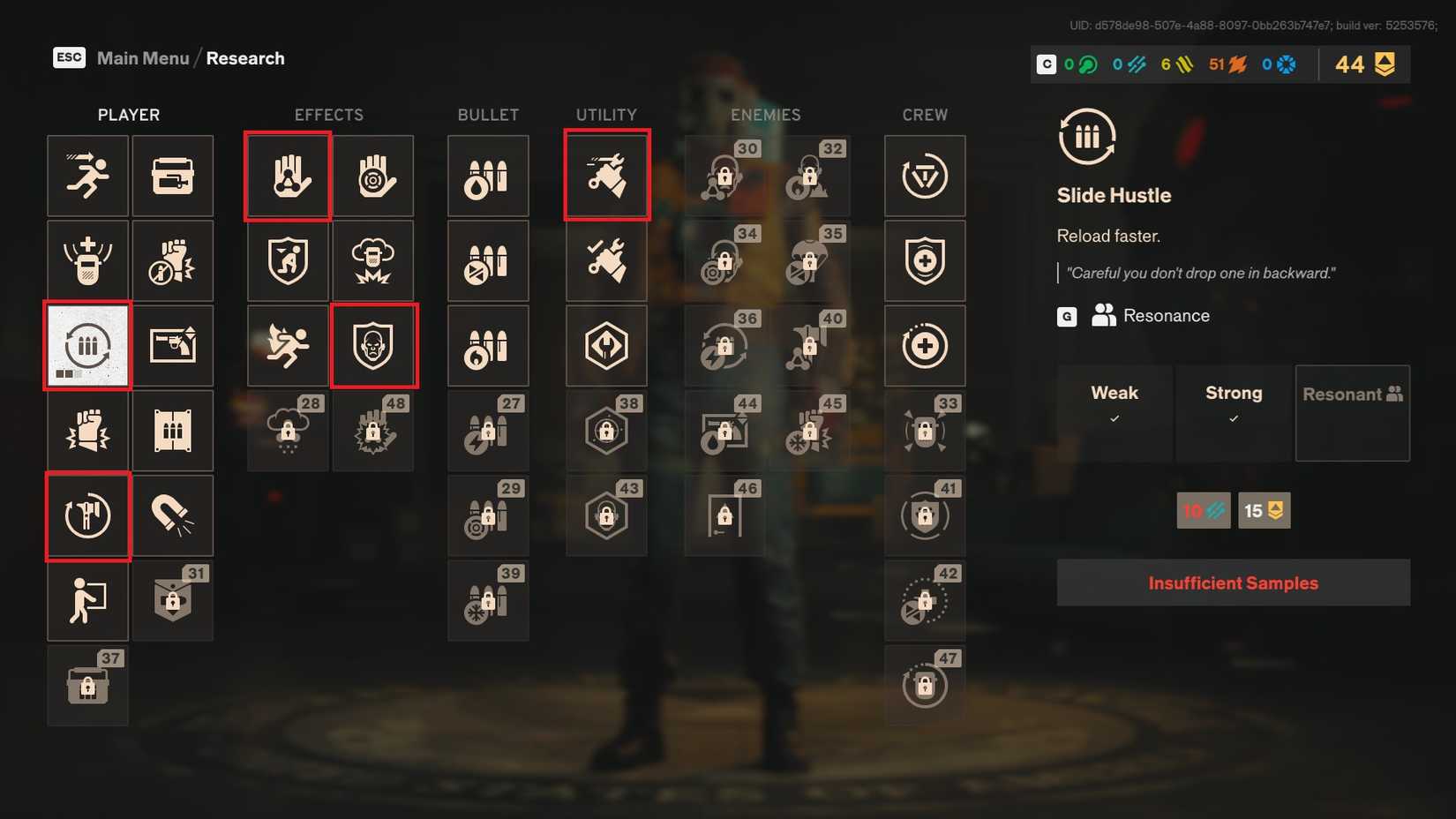
Task: Select the Slide Hustle research node
Action: pyautogui.click(x=87, y=345)
